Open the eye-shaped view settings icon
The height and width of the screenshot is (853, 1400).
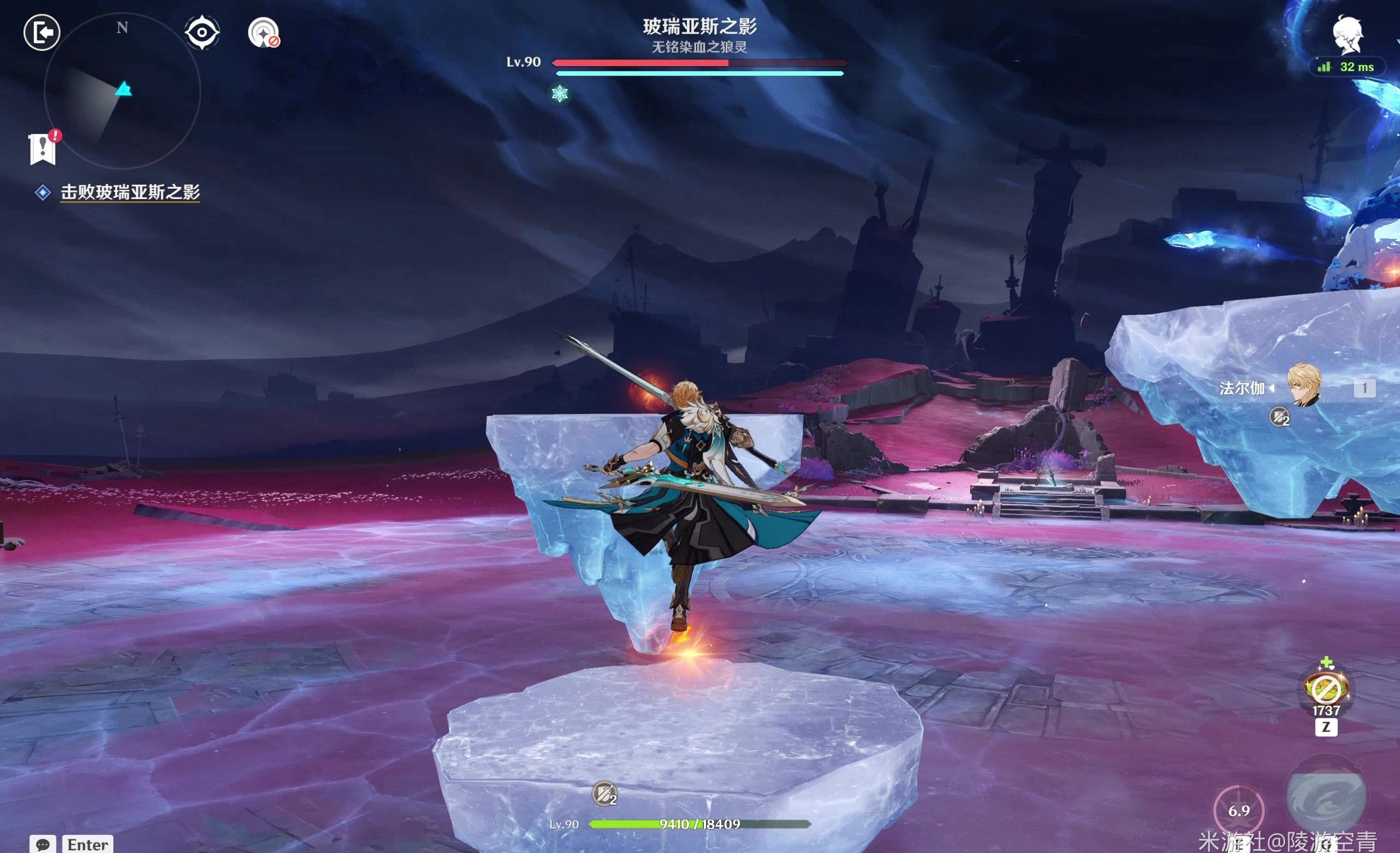point(202,32)
